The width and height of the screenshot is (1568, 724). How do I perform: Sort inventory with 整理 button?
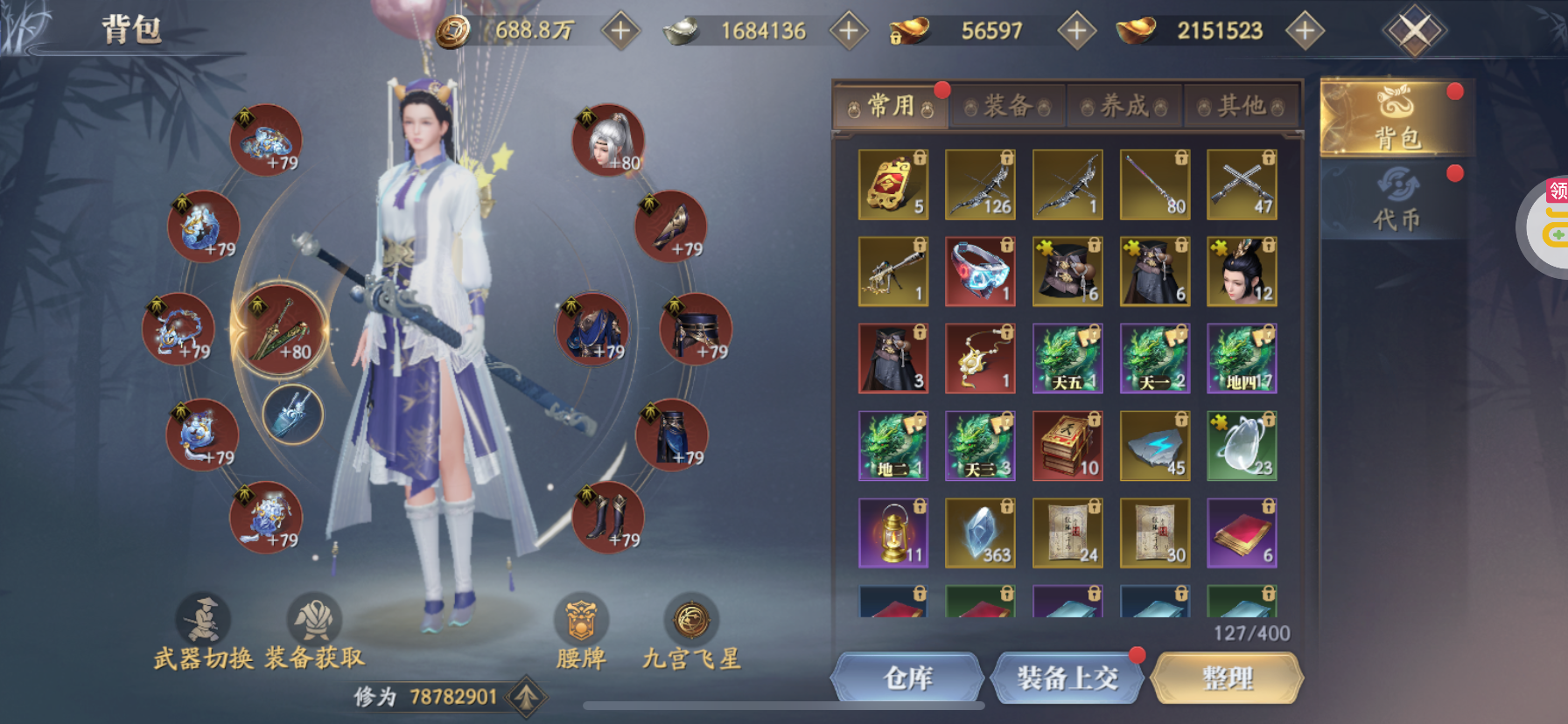click(x=1227, y=678)
